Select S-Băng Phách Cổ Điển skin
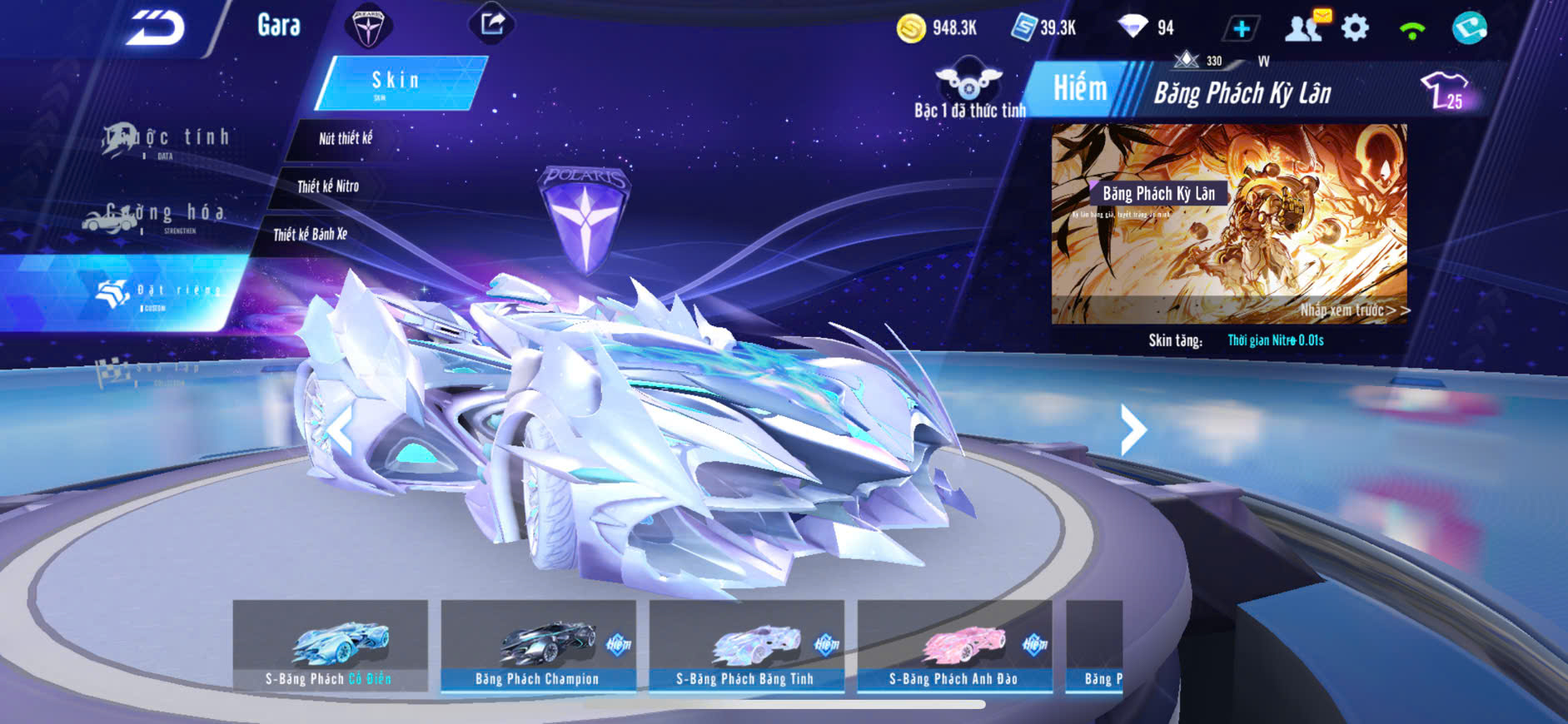 [x=331, y=647]
